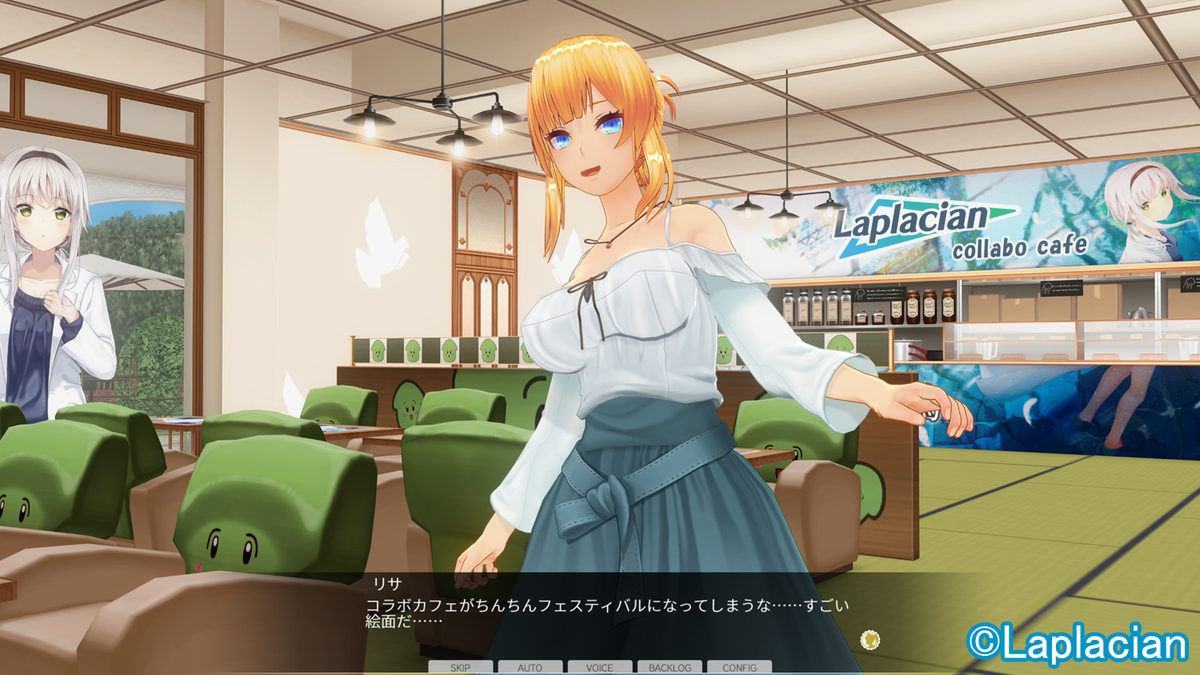Replay the line with VOICE button

coord(599,667)
